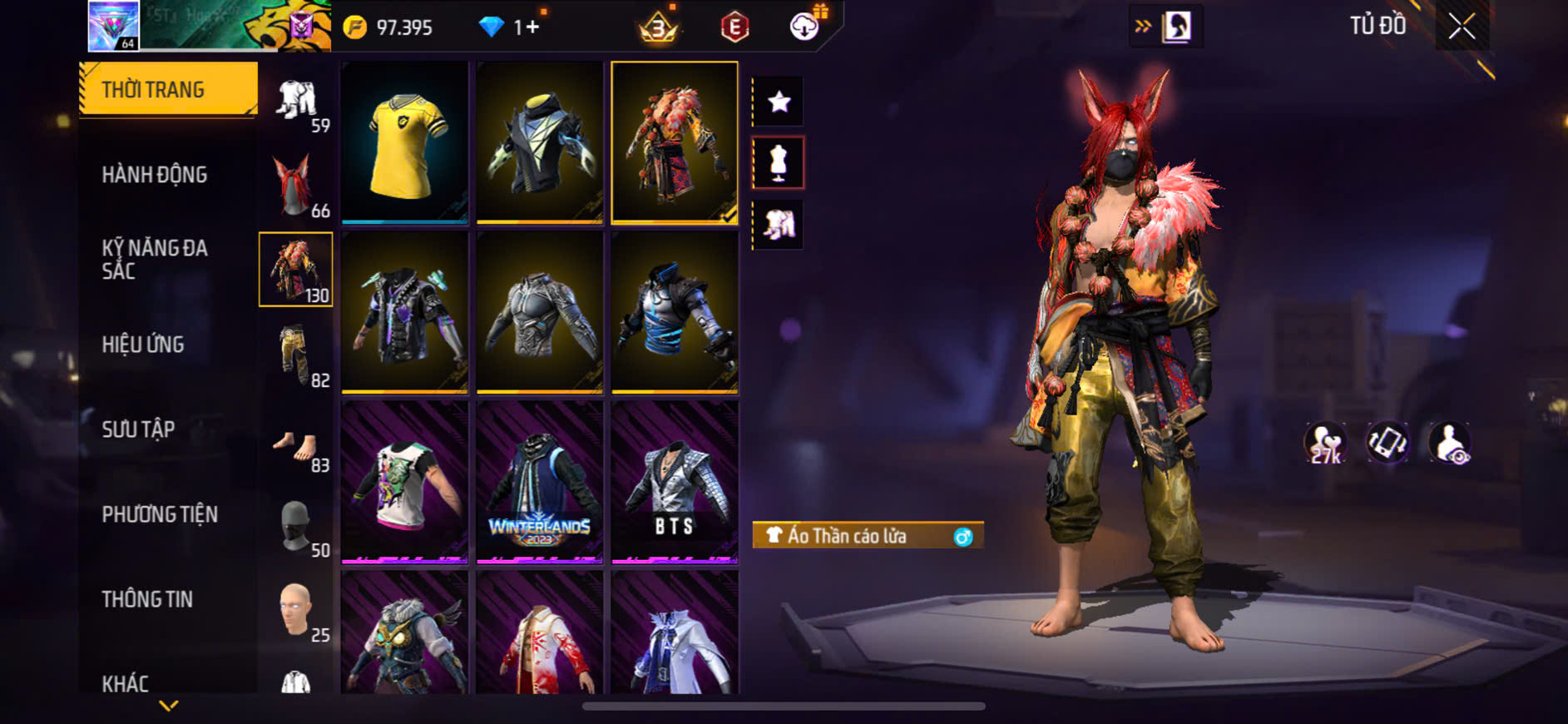Go to the Phương Tiện tab
This screenshot has height=724, width=1568.
pyautogui.click(x=160, y=514)
